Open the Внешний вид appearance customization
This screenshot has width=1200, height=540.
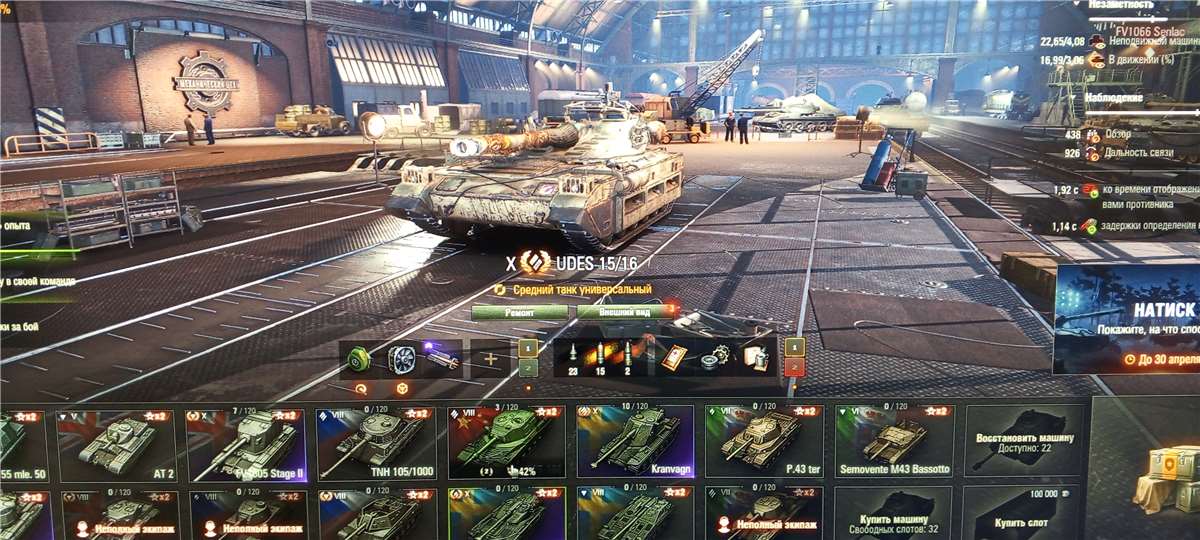[626, 312]
